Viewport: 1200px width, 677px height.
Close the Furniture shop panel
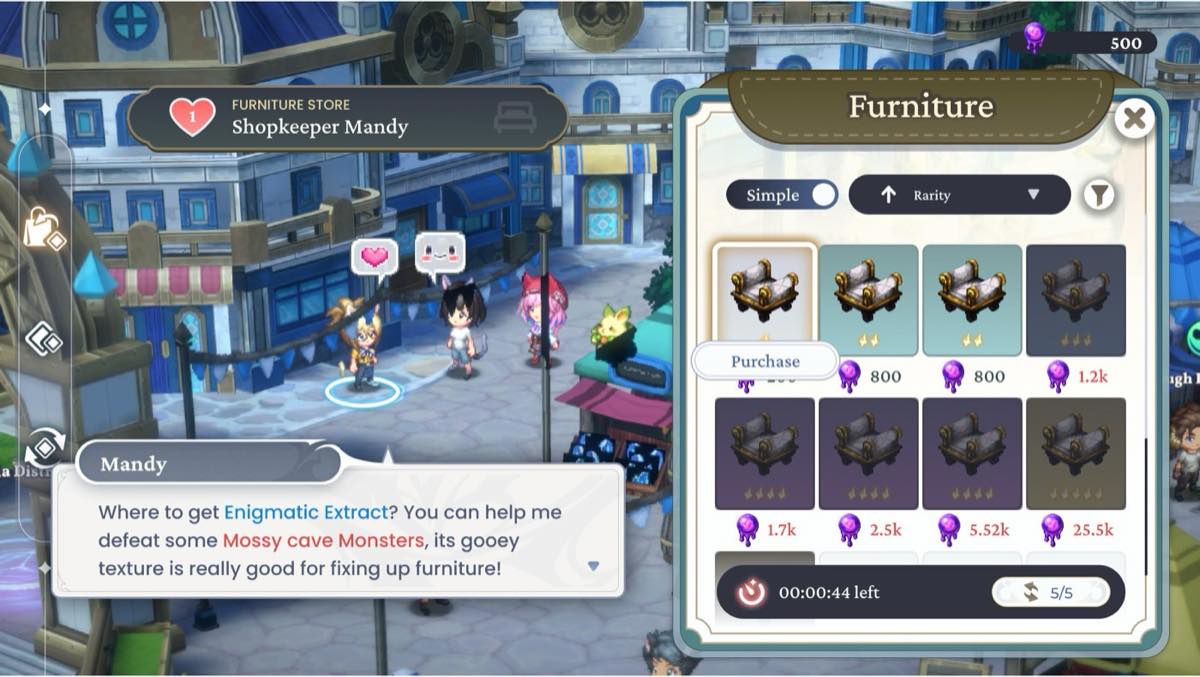[x=1134, y=120]
